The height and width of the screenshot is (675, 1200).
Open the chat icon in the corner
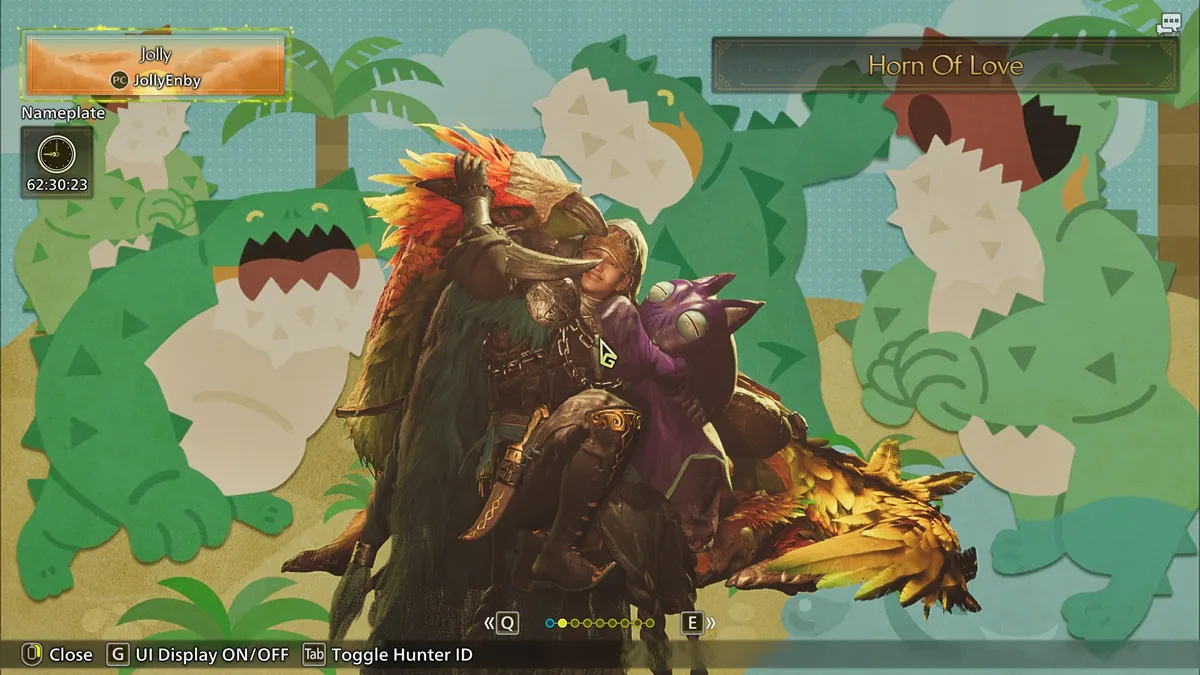click(1168, 26)
